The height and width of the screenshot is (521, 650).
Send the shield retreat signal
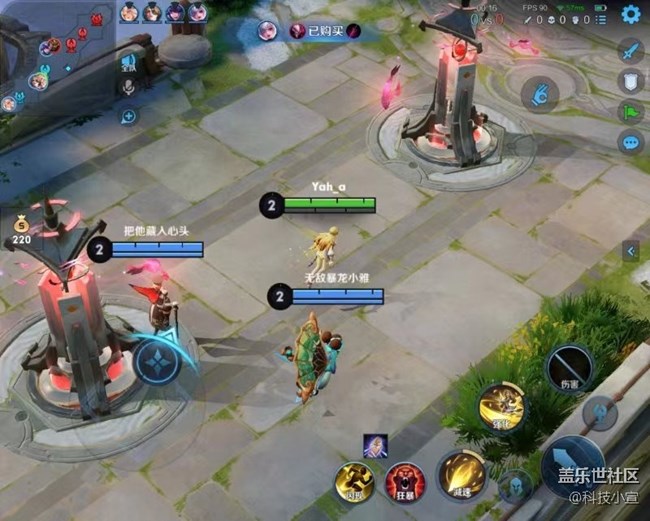(629, 82)
